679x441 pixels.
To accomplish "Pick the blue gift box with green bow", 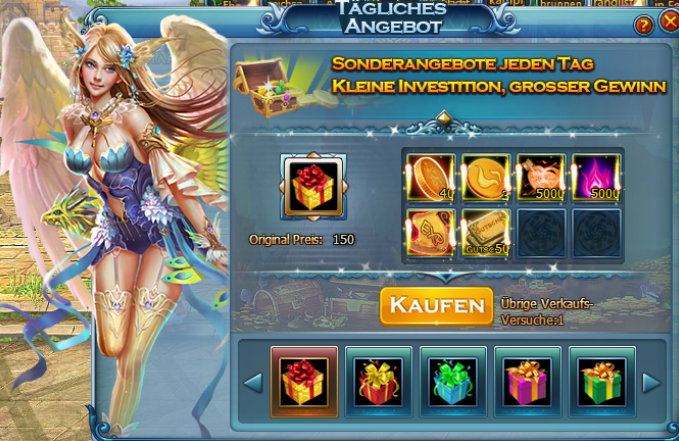I will pyautogui.click(x=453, y=381).
